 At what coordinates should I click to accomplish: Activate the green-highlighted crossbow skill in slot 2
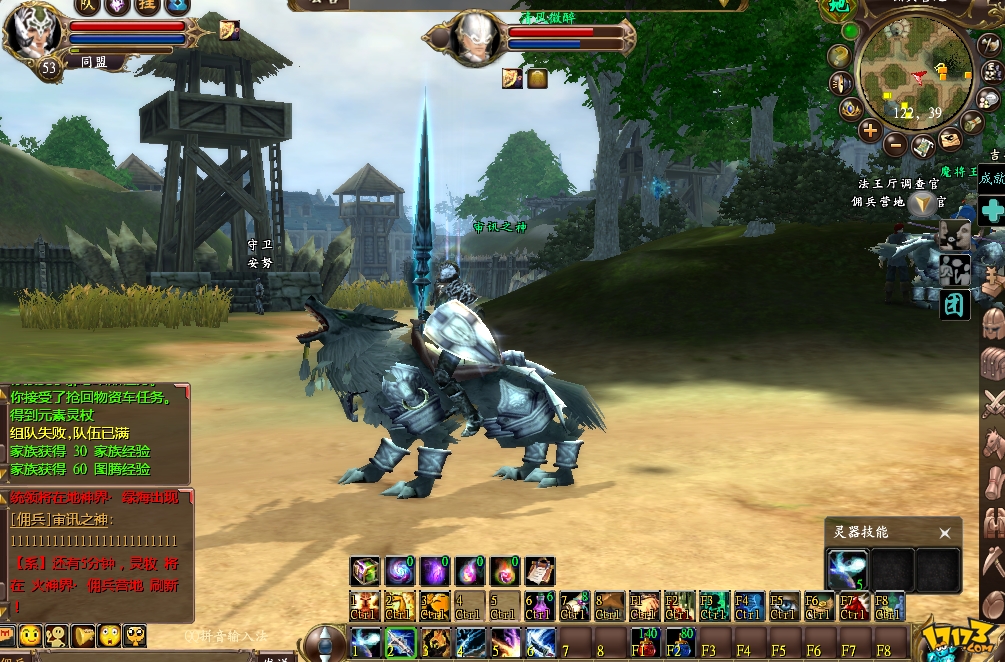tap(400, 640)
